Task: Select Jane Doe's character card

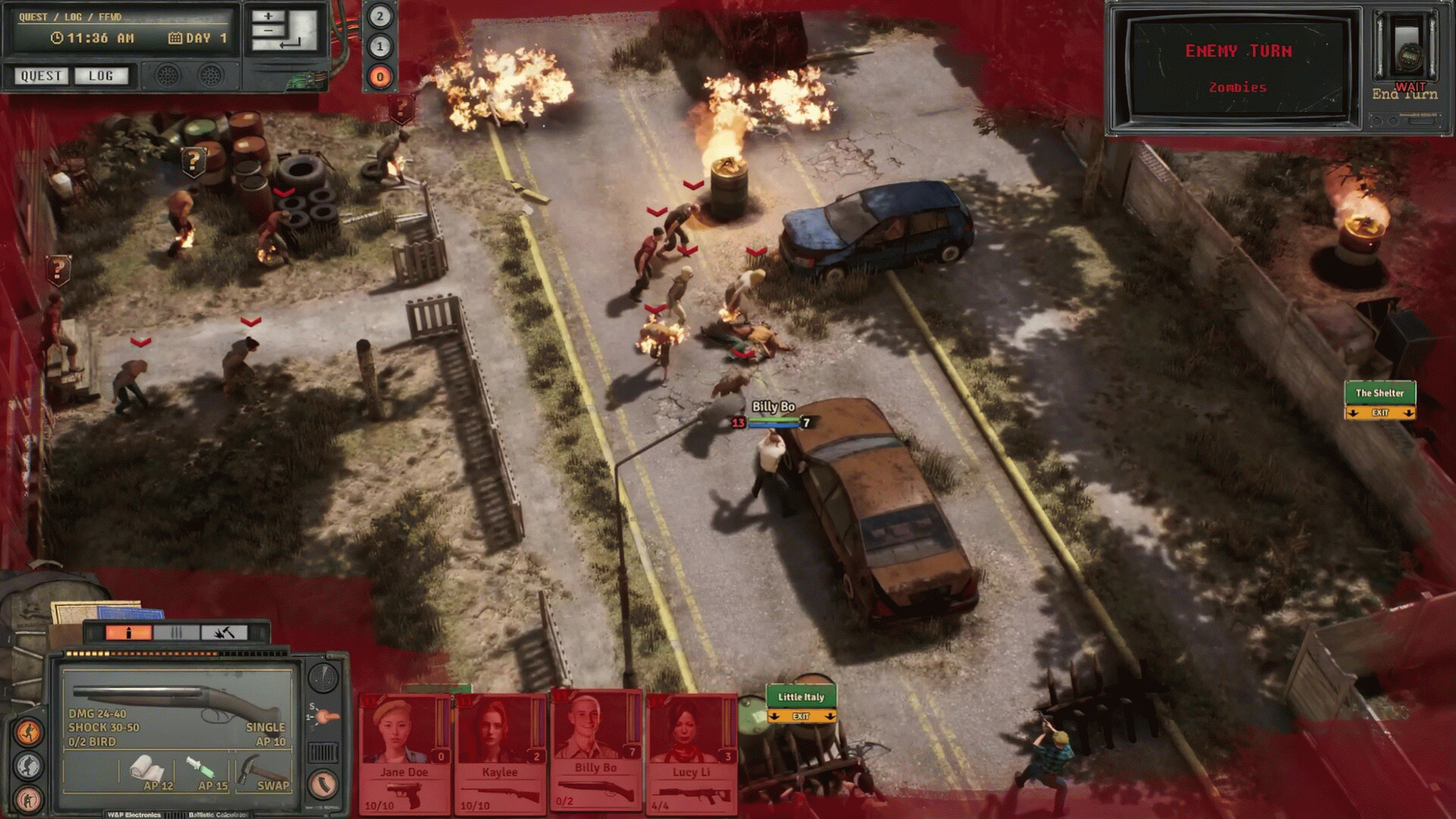Action: [404, 750]
